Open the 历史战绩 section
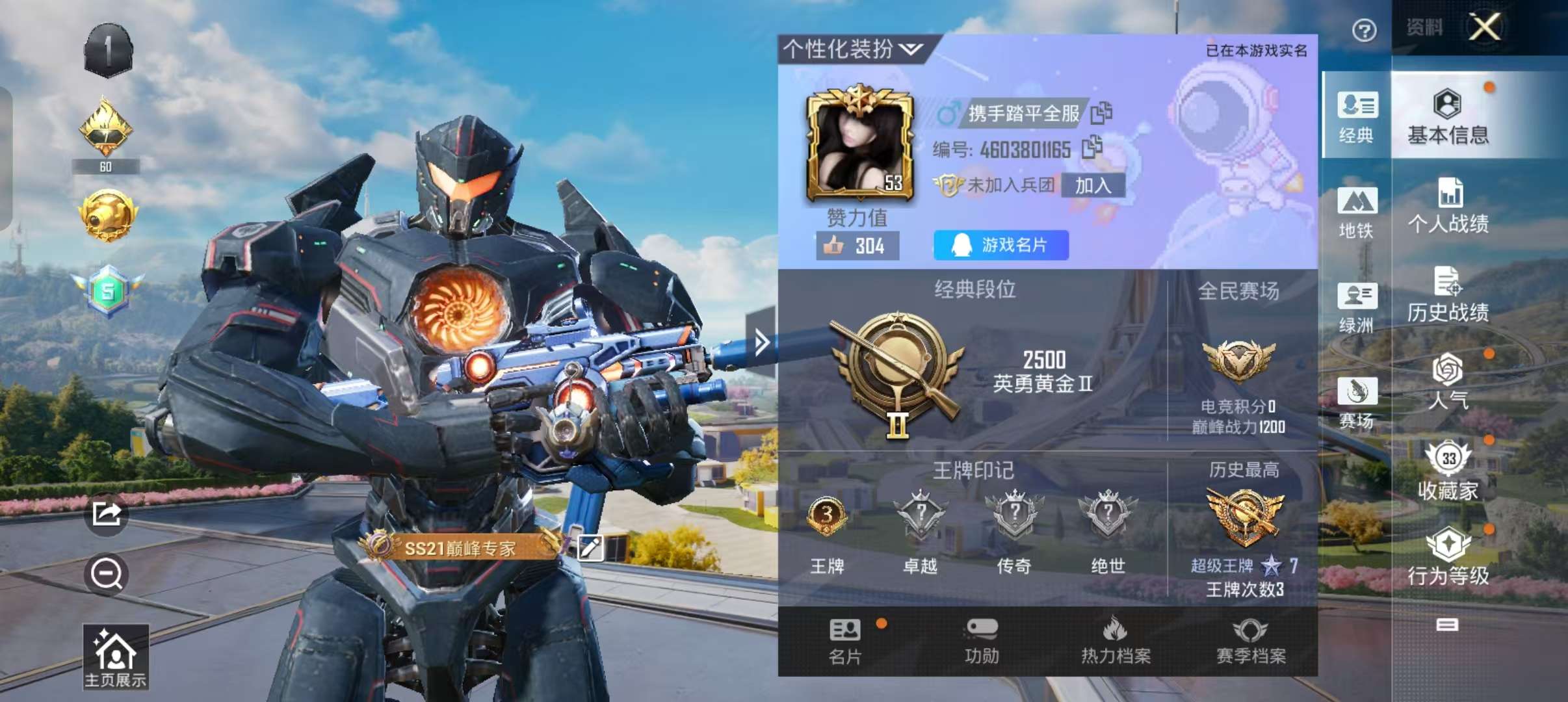Image resolution: width=1568 pixels, height=702 pixels. point(1448,294)
